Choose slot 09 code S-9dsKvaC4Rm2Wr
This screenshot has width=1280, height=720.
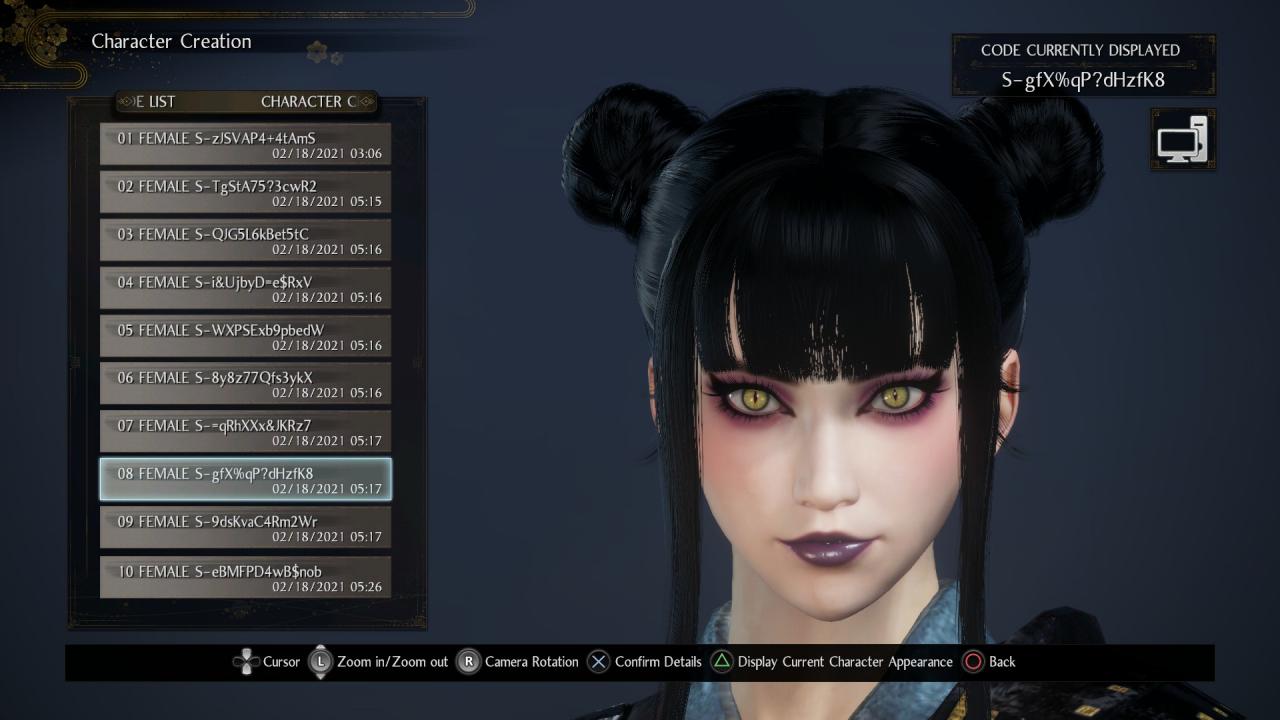coord(245,528)
